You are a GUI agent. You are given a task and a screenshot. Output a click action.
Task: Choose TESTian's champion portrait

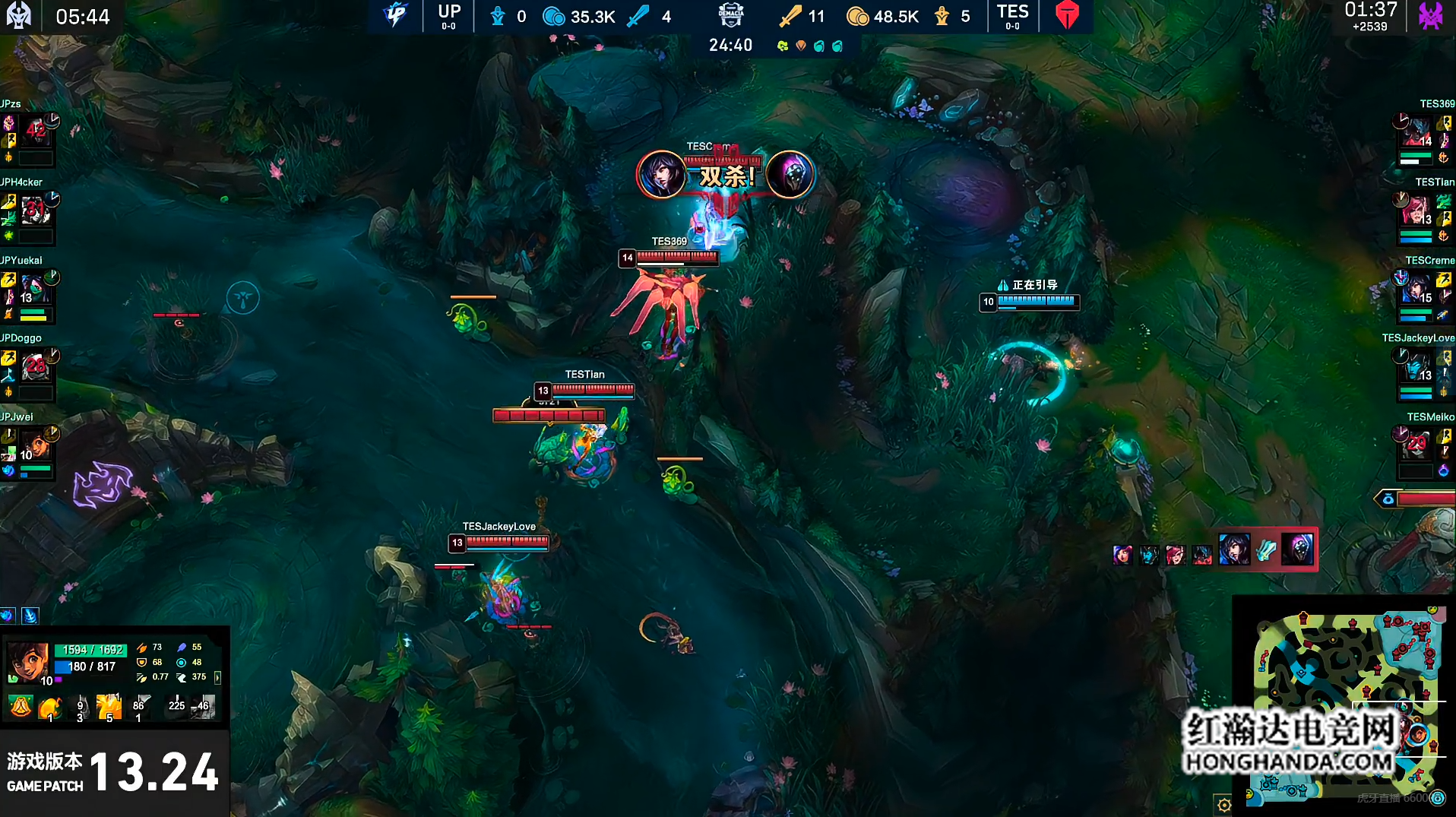click(x=1416, y=210)
